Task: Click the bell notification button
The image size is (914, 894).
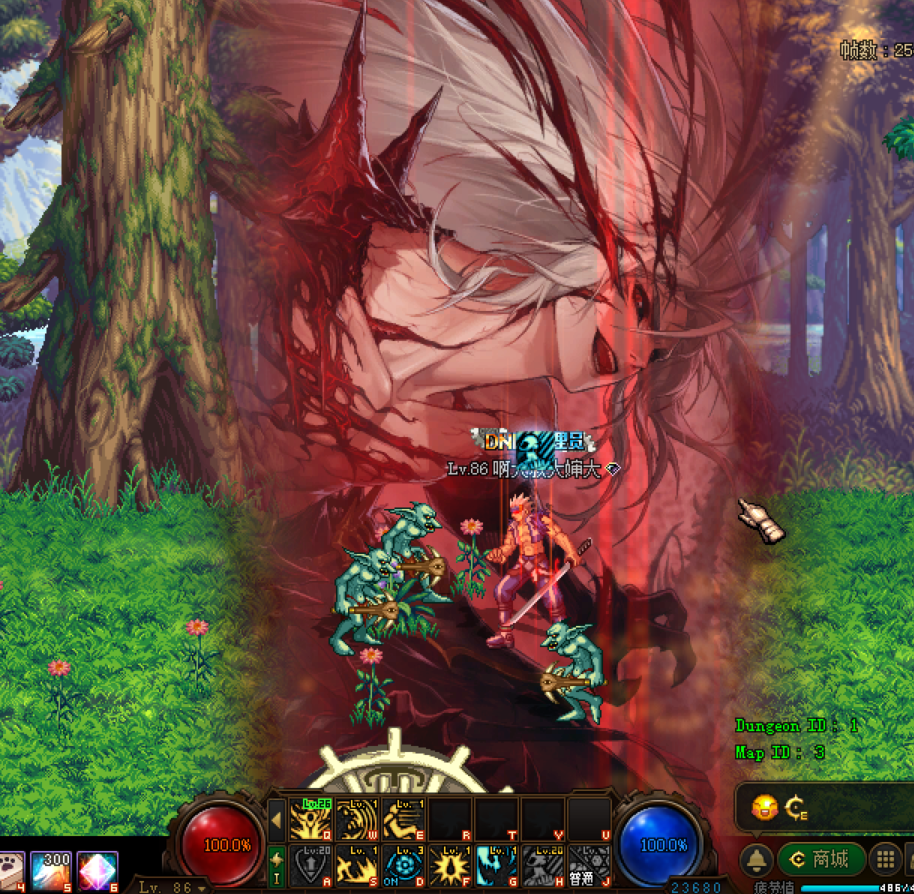Action: click(x=757, y=859)
